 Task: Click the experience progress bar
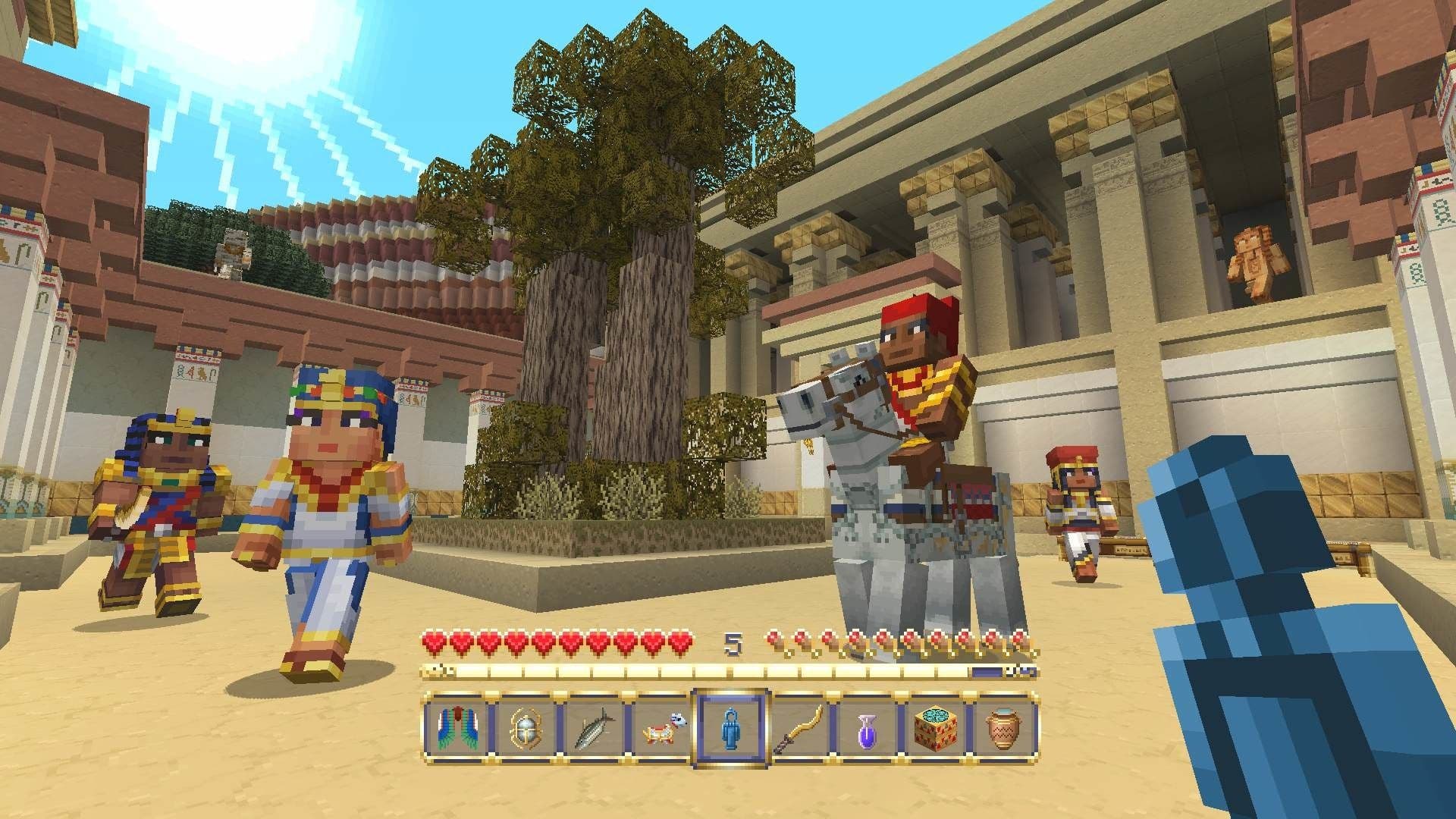click(728, 672)
